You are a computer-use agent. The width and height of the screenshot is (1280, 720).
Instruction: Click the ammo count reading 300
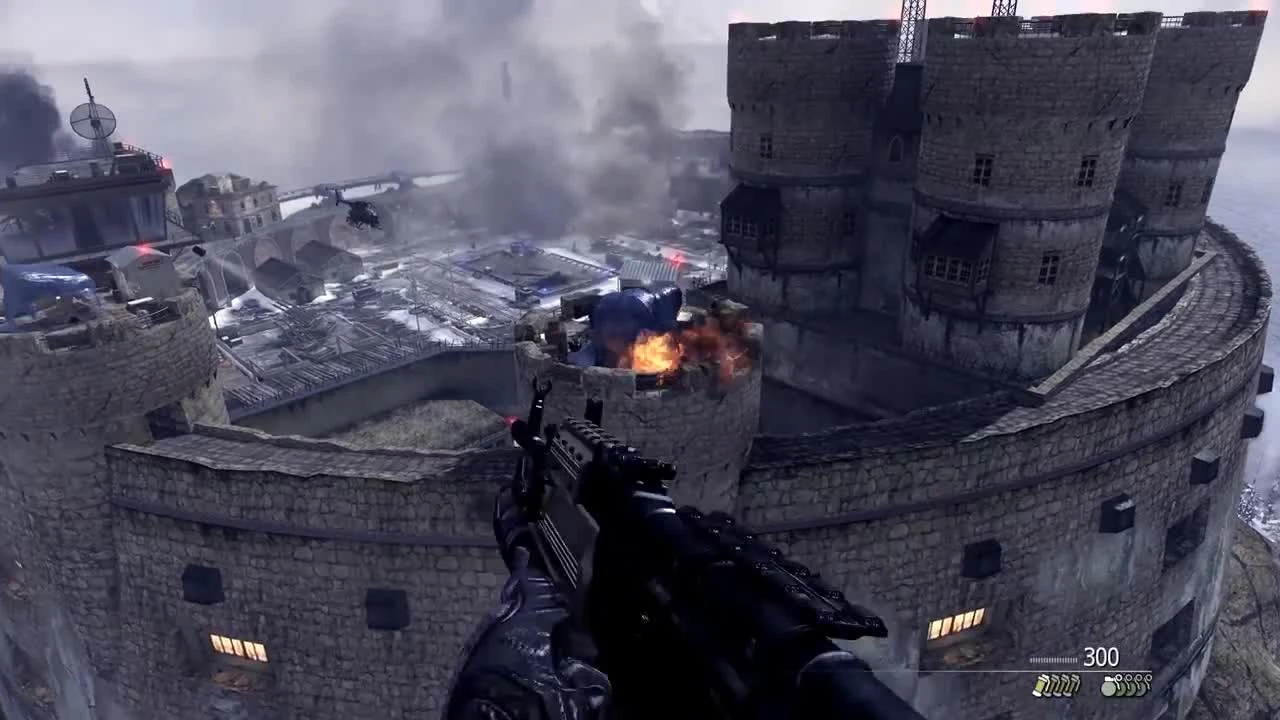1100,658
